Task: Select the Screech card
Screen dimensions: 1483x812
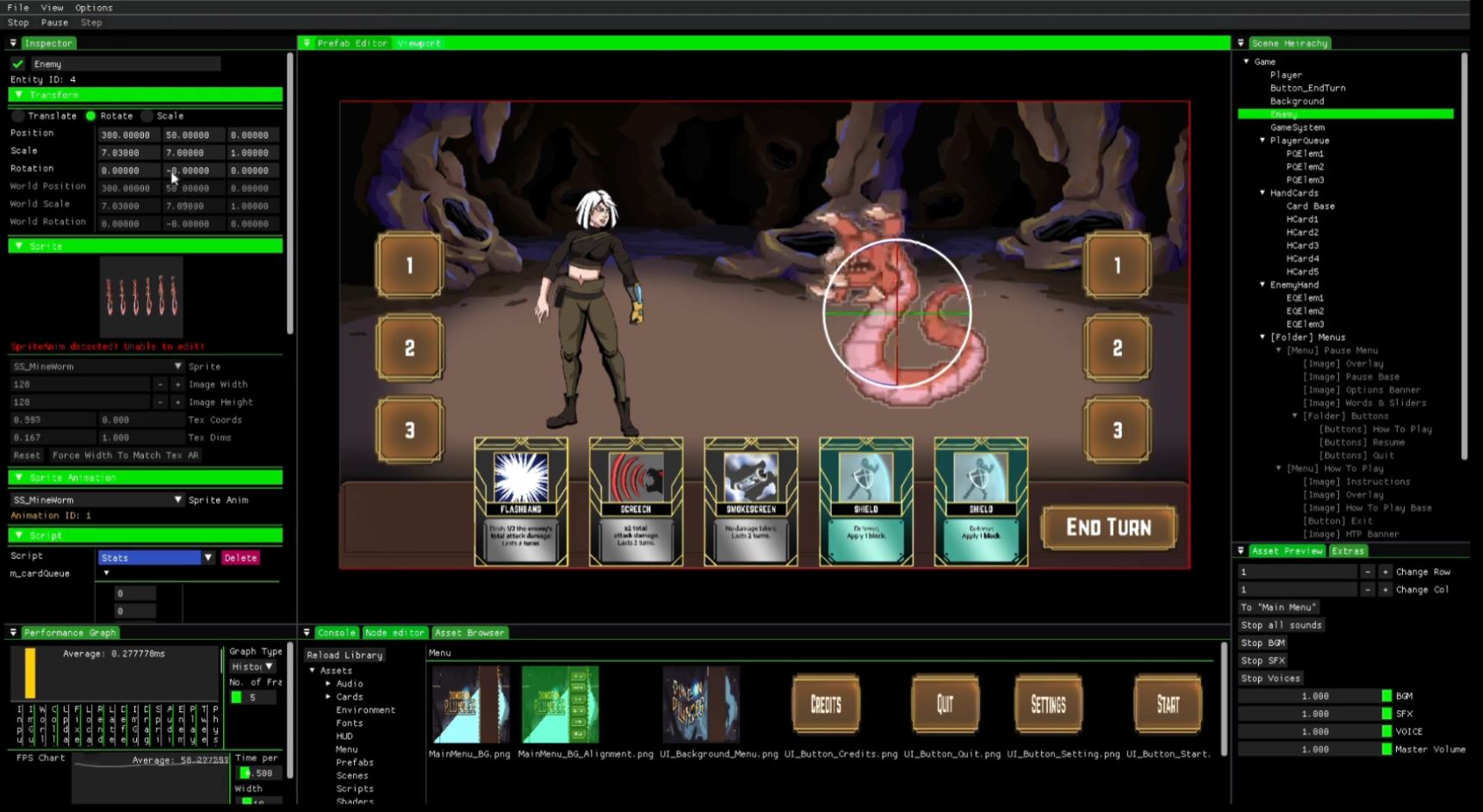Action: click(x=636, y=501)
